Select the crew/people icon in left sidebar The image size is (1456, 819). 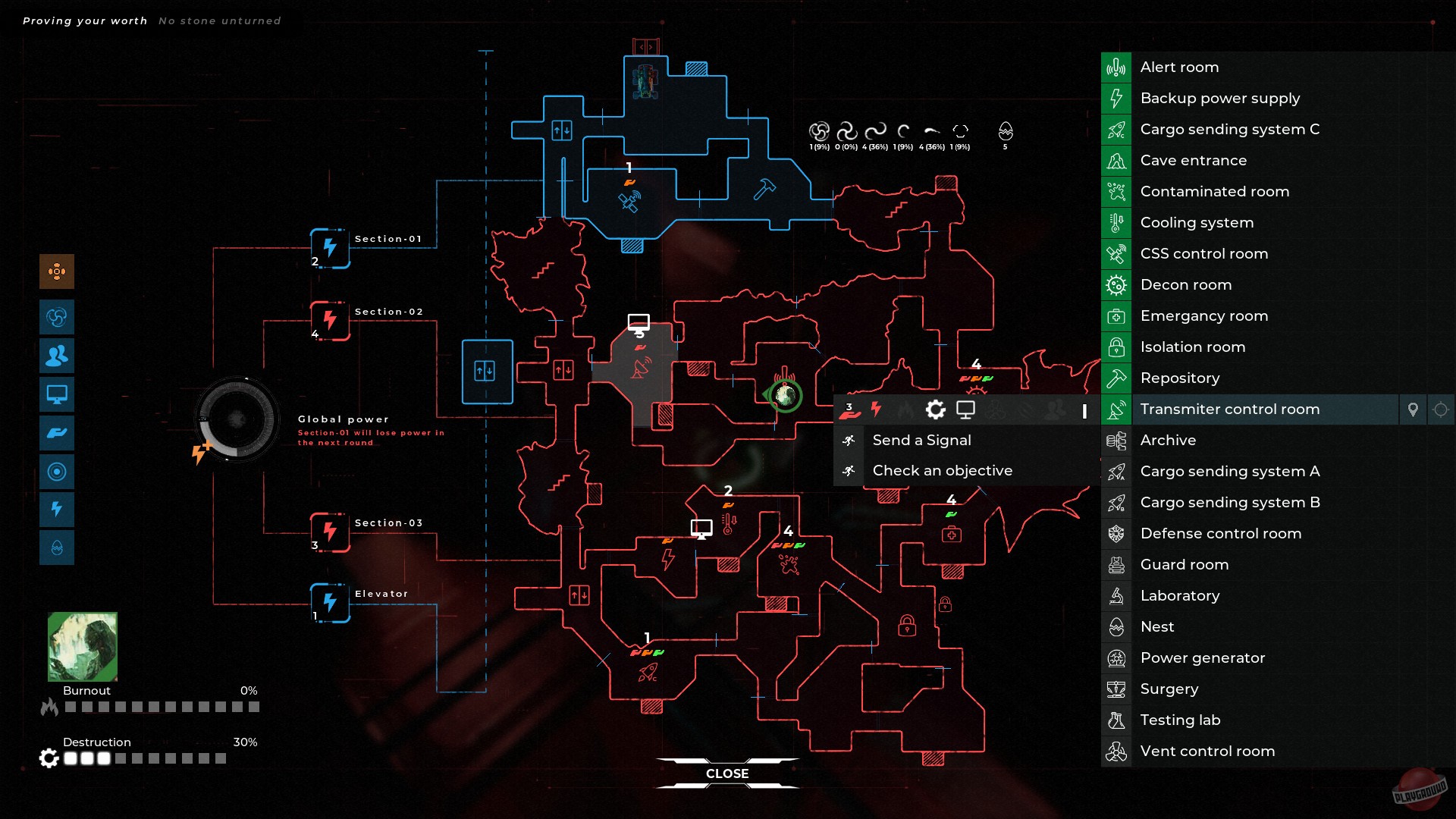(57, 356)
